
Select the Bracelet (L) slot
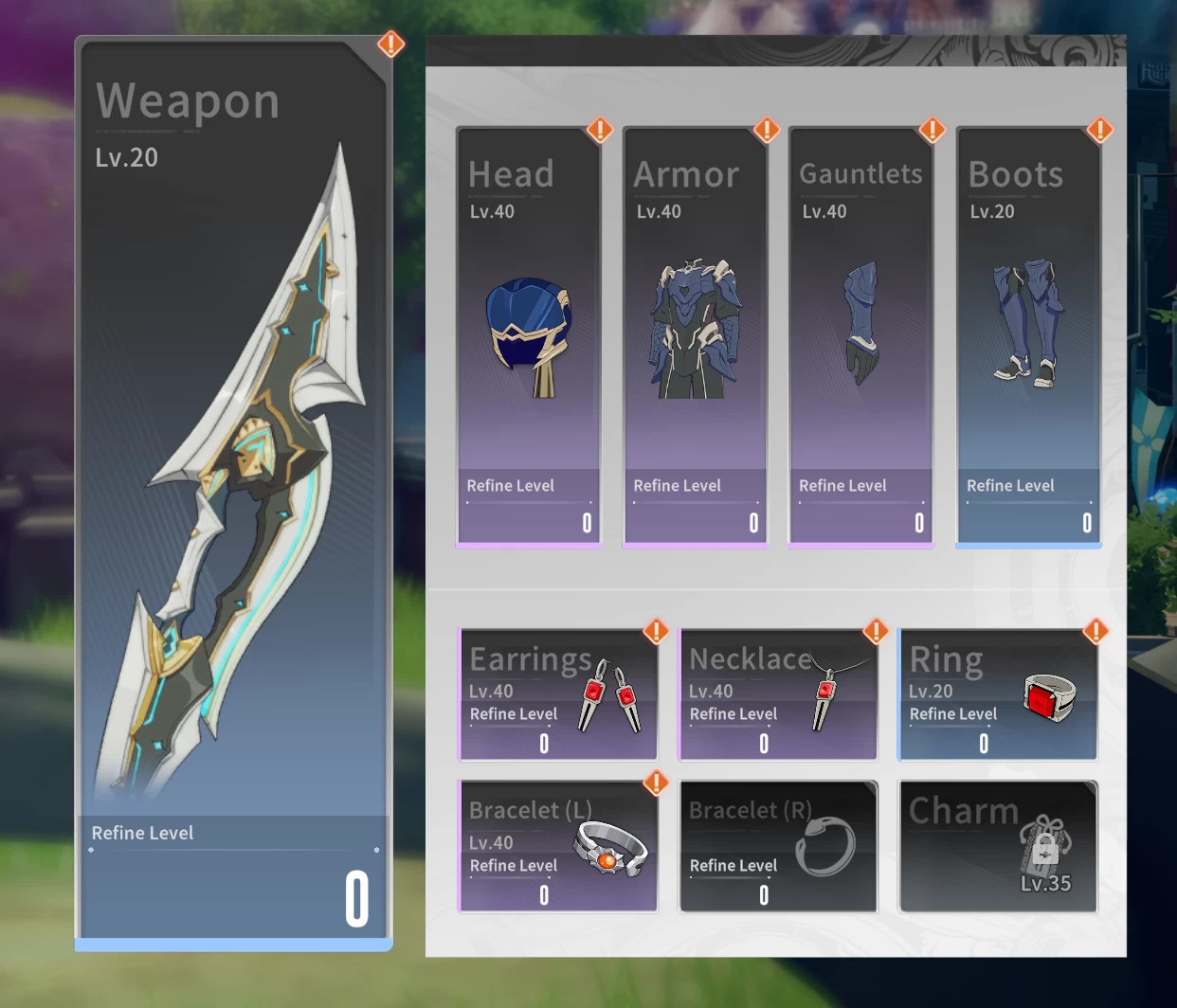click(x=558, y=847)
